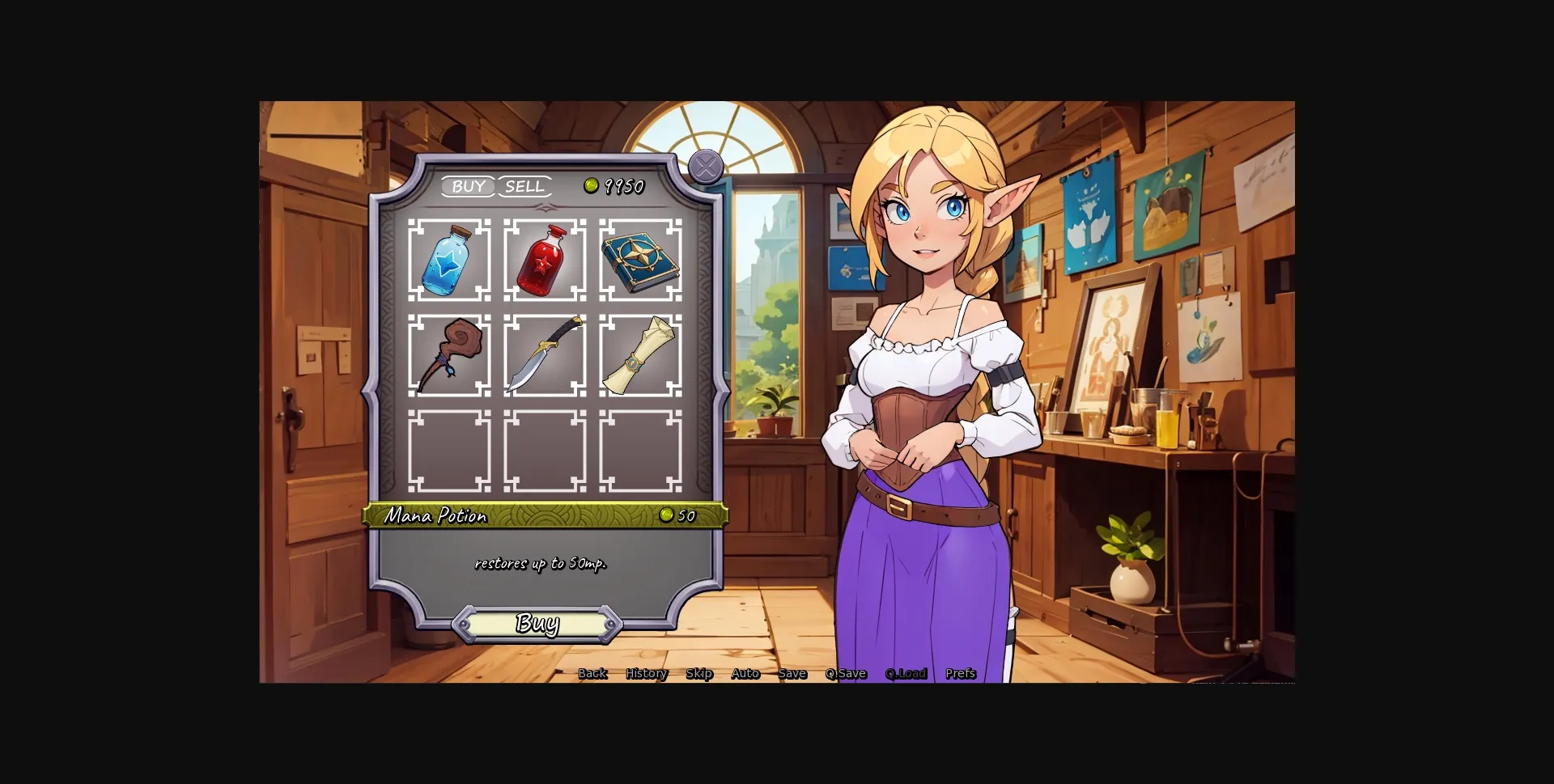This screenshot has height=784, width=1554.
Task: Click the coin icon on the price bar
Action: pos(666,515)
